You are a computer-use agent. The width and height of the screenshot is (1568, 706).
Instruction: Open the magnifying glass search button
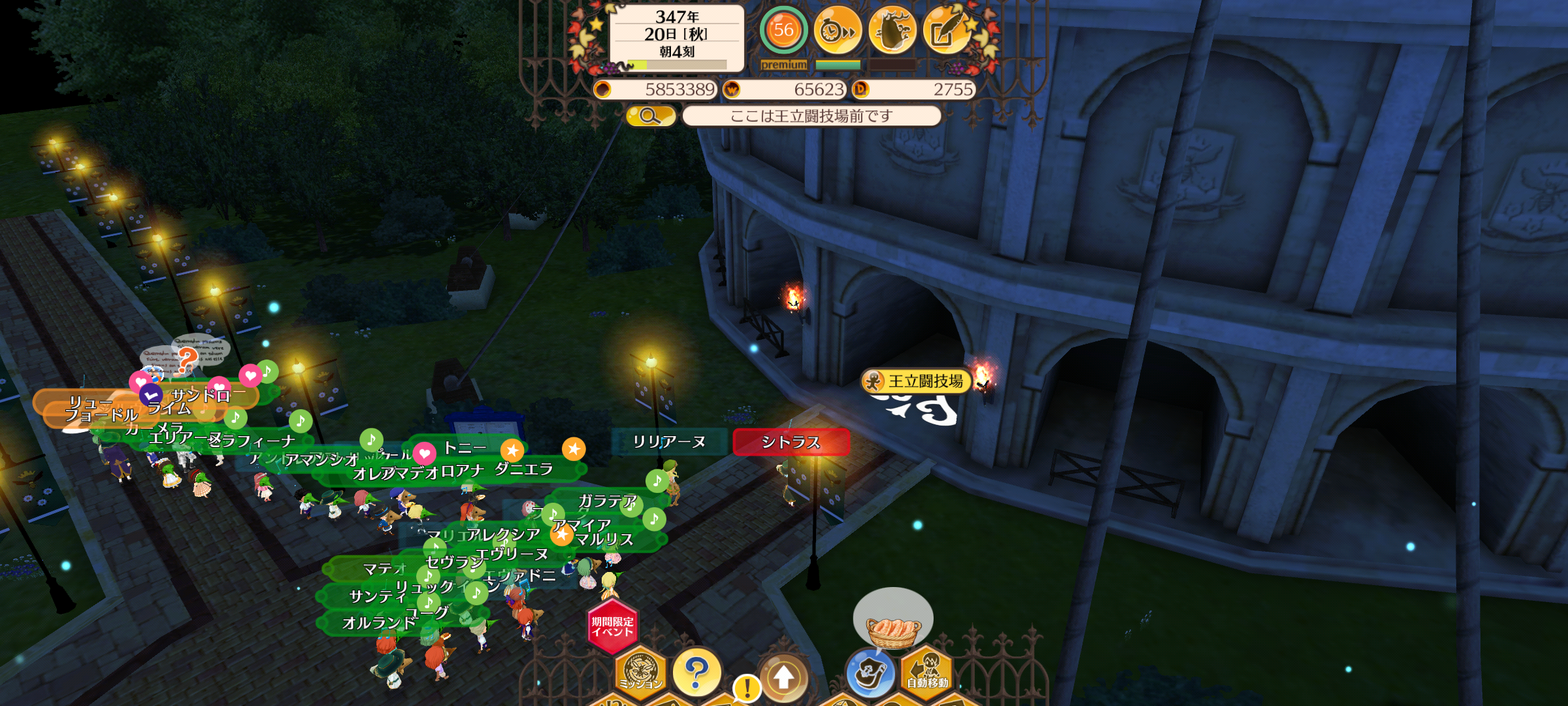(650, 116)
